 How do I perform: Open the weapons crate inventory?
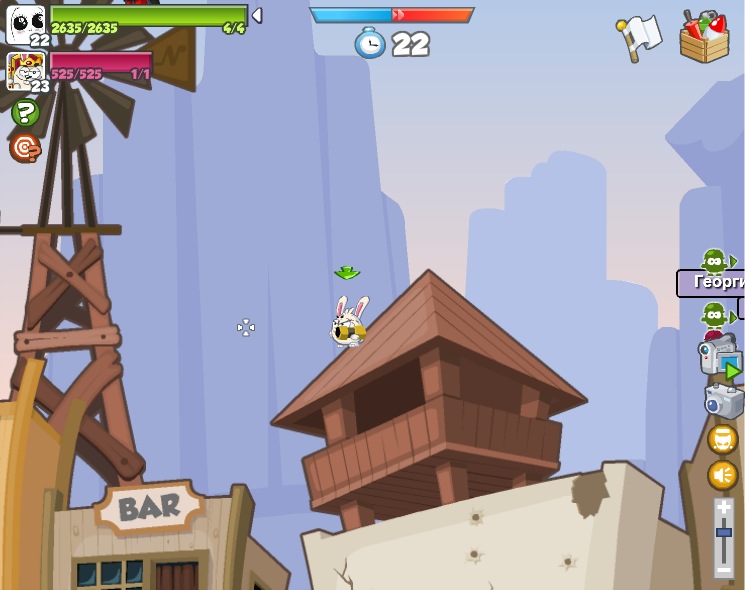pos(704,38)
